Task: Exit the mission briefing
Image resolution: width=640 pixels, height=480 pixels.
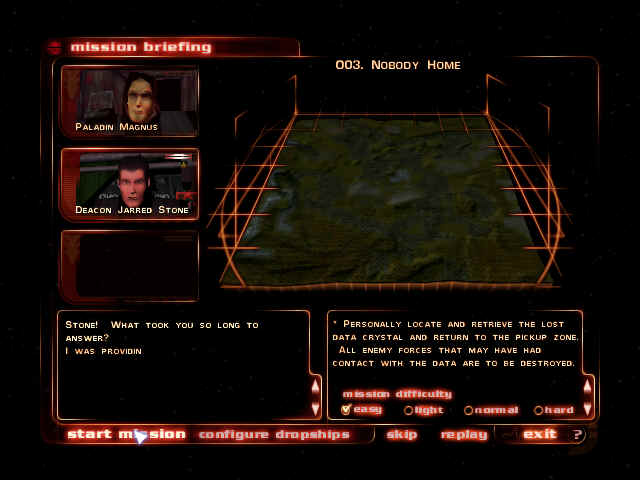Action: coord(539,434)
